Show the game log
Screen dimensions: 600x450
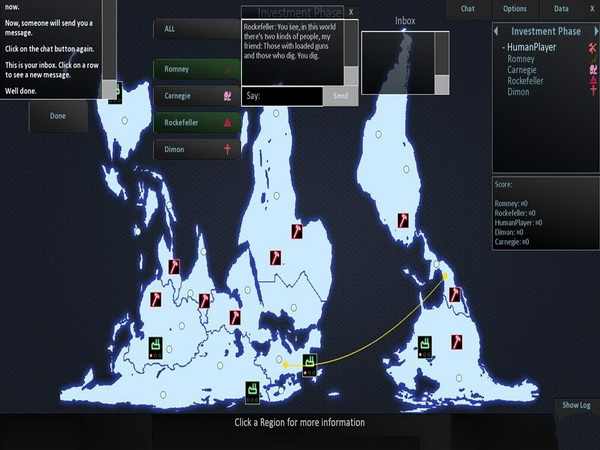click(x=576, y=405)
